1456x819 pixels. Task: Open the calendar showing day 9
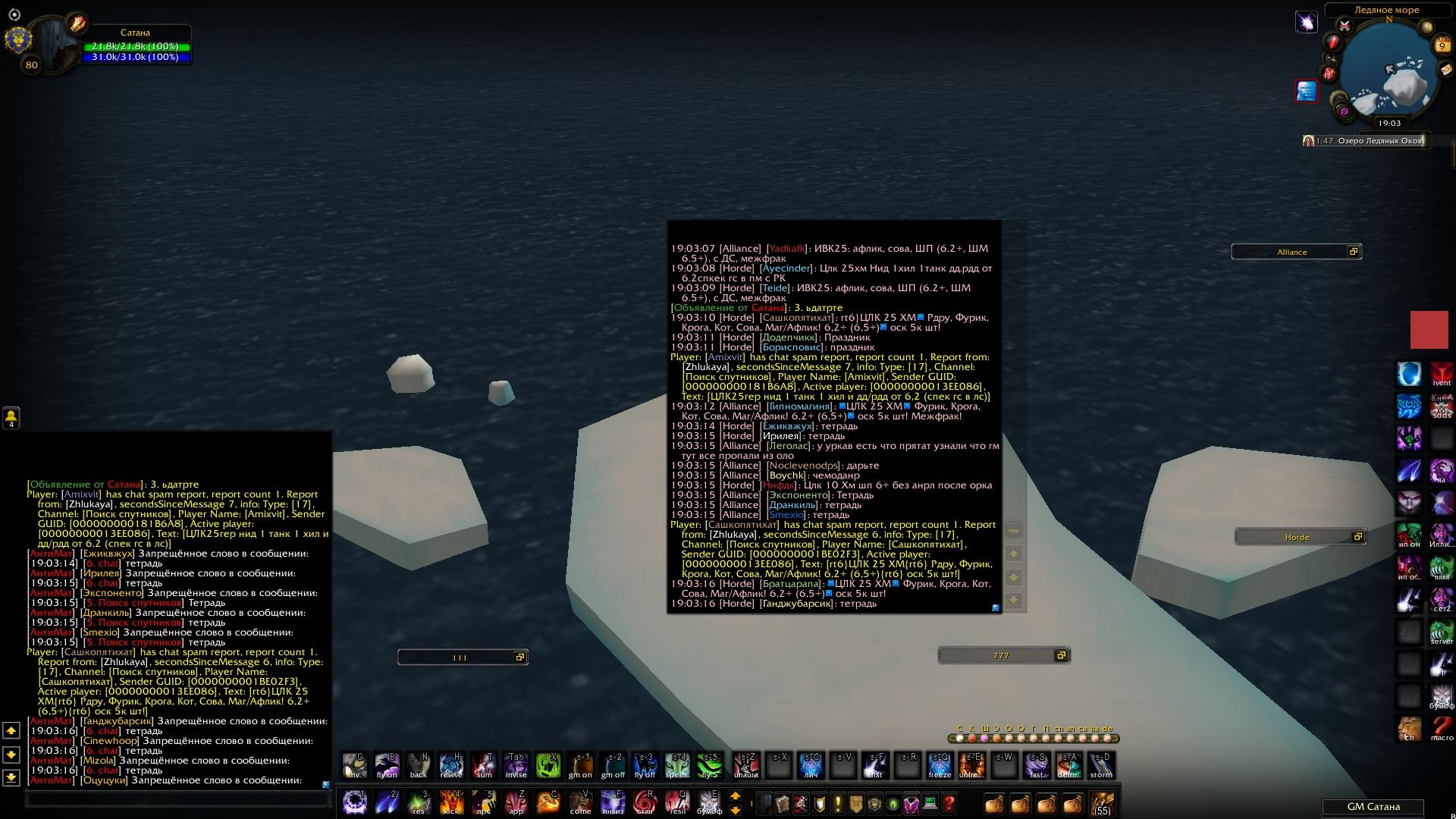1442,45
